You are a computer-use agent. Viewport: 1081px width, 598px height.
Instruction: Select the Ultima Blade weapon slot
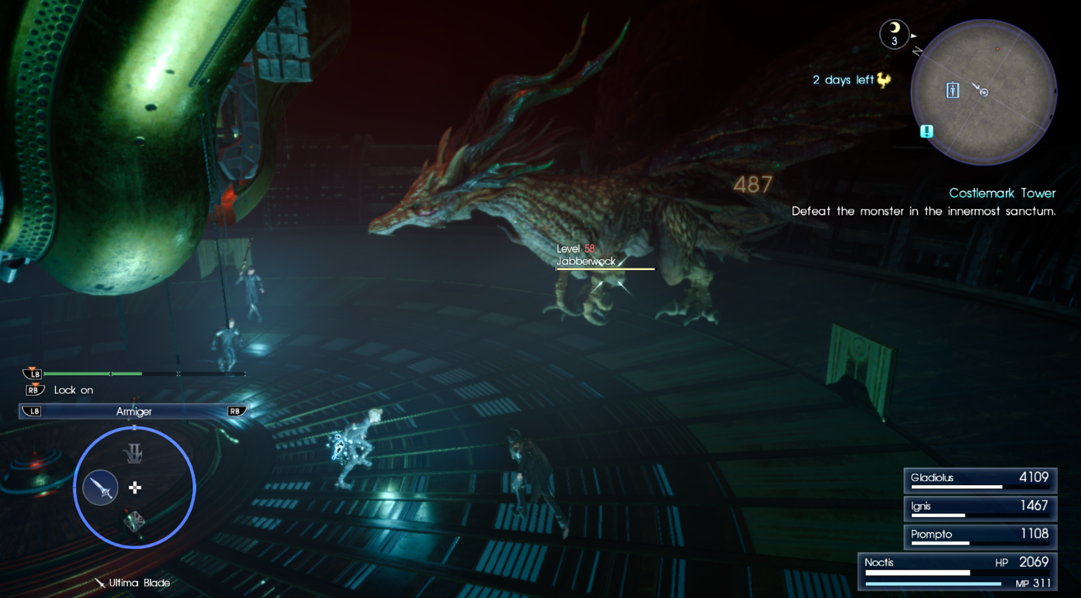(101, 488)
